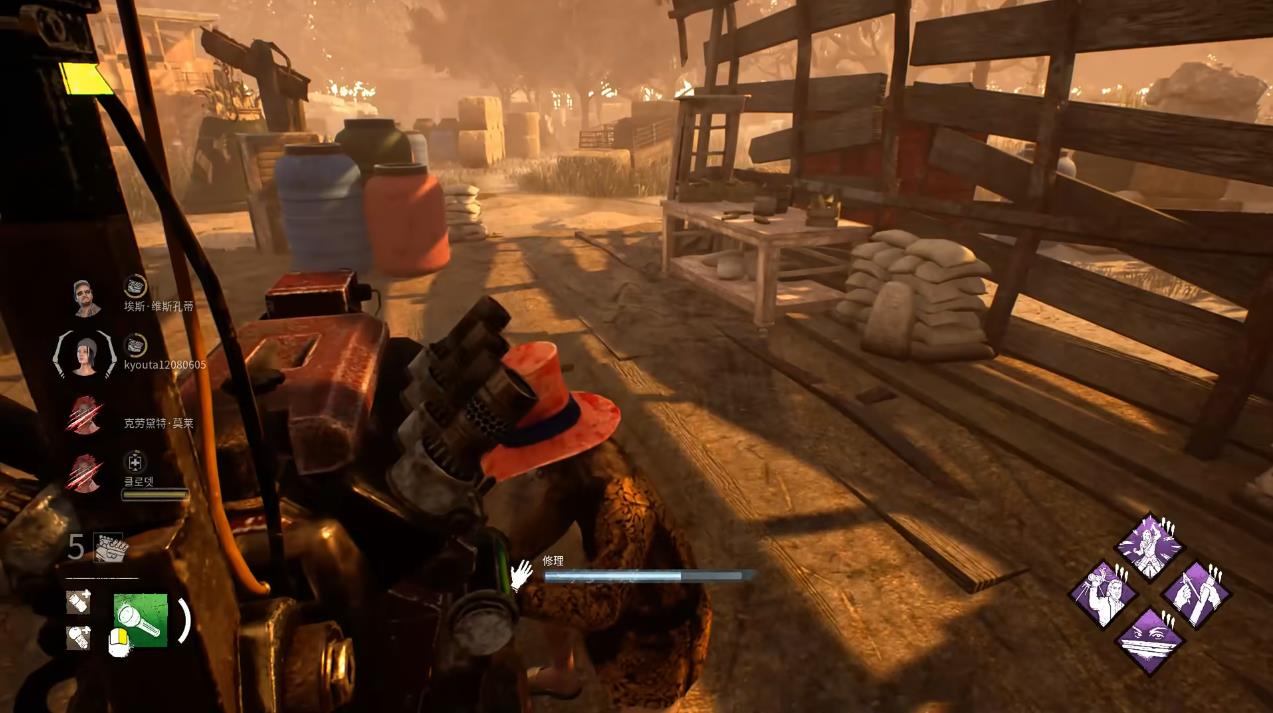1273x713 pixels.
Task: Select the perk with hands holding a blade
Action: [1194, 593]
